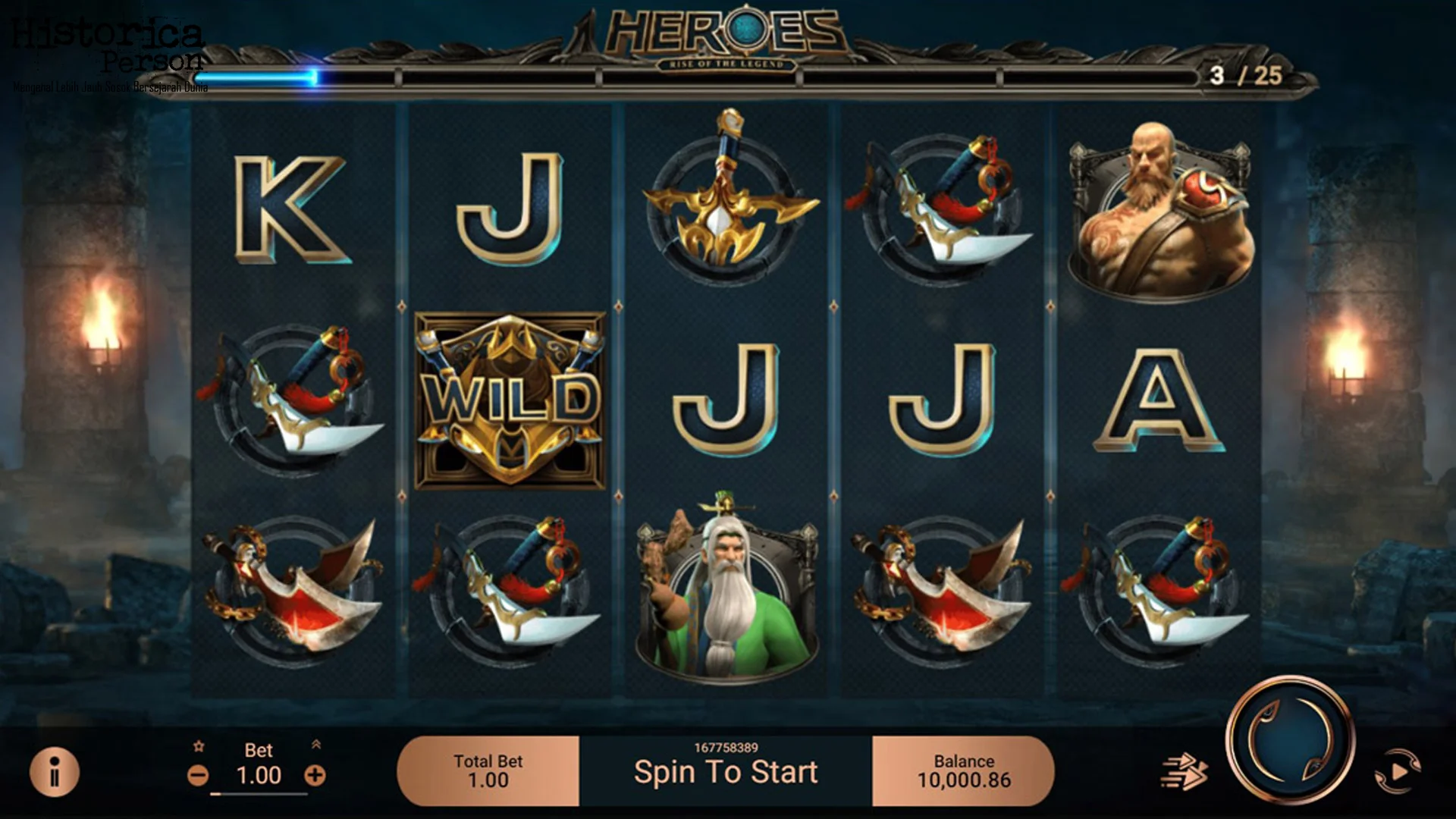Viewport: 1456px width, 819px height.
Task: Toggle max bet with the double chevron icon
Action: coord(317,746)
